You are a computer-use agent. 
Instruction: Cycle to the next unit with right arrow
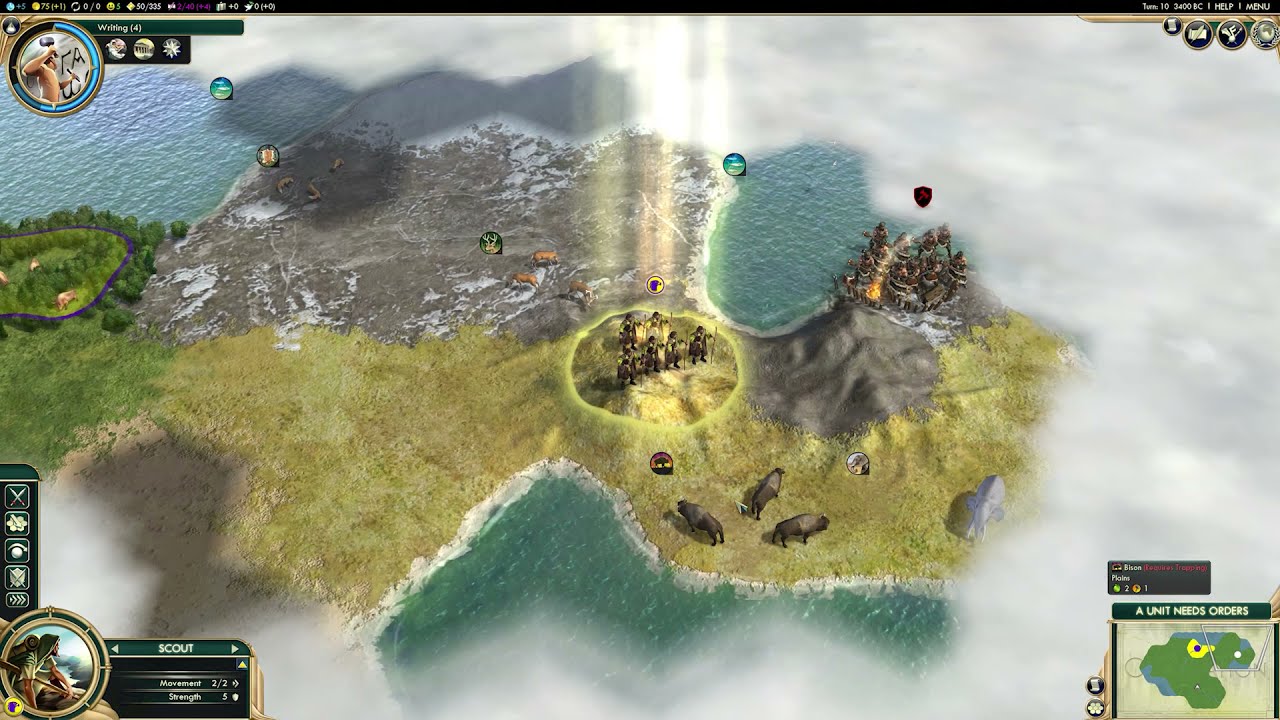point(236,649)
